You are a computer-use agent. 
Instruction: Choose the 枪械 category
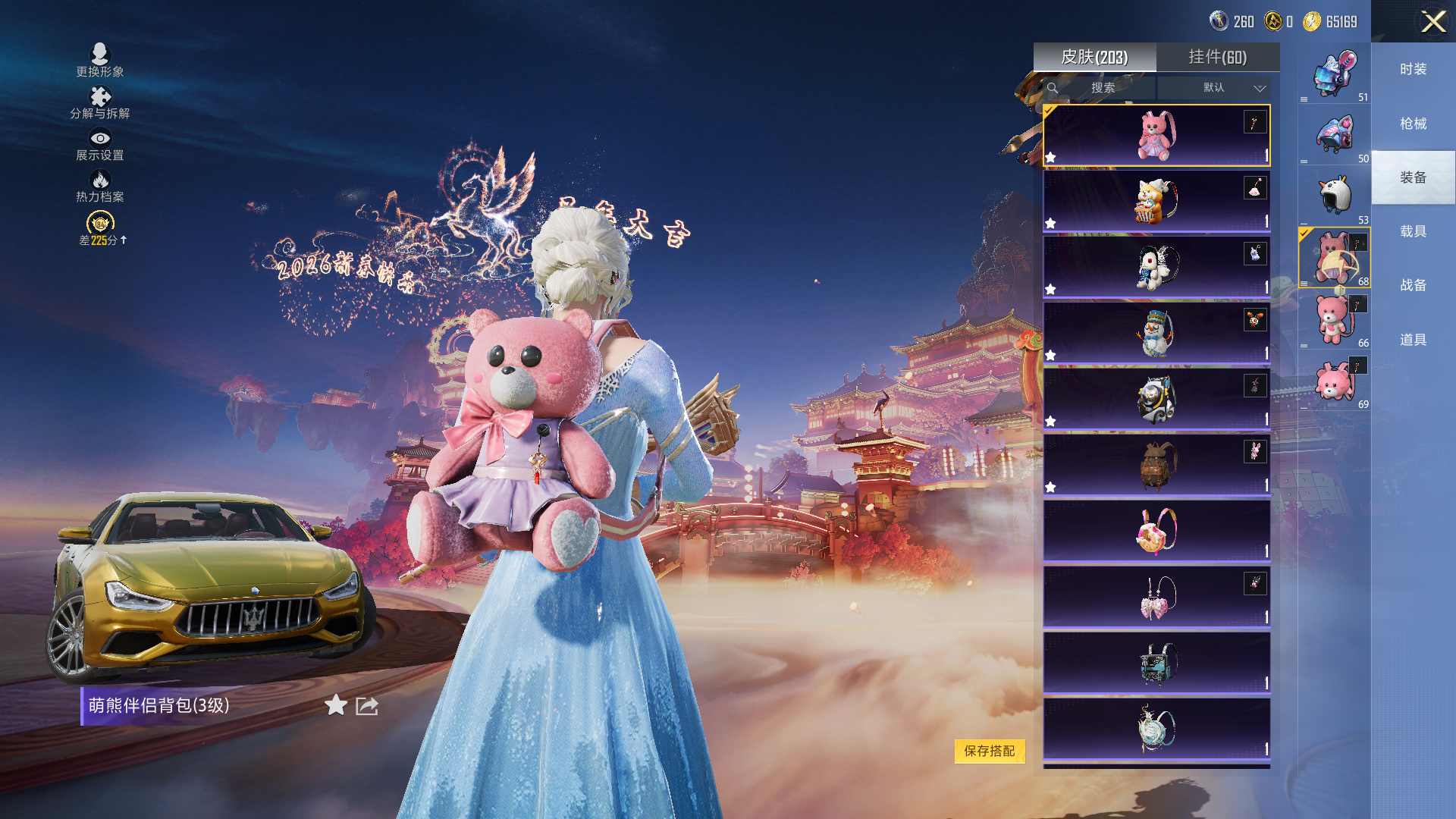click(1413, 124)
